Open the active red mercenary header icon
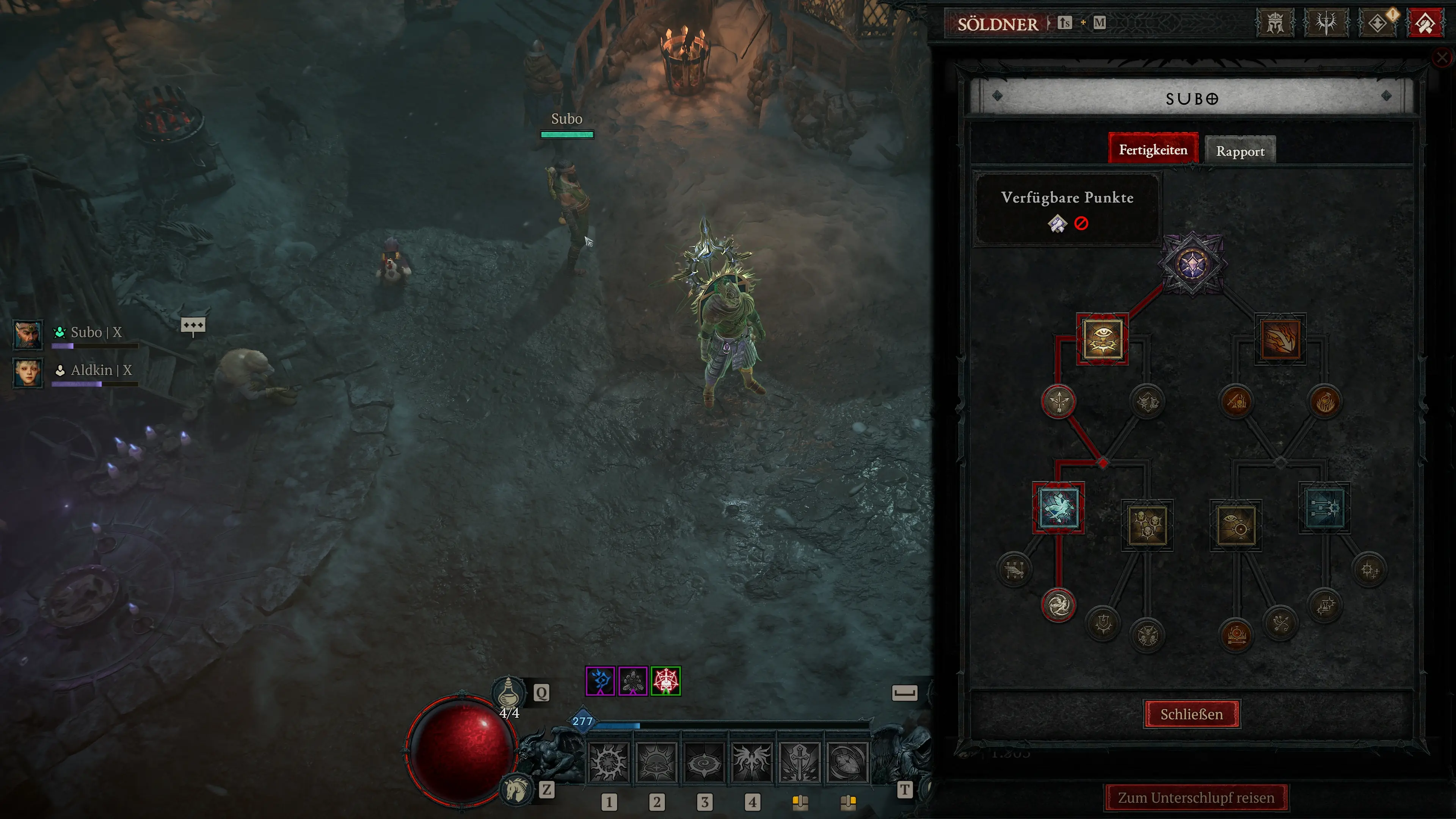This screenshot has height=819, width=1456. coord(1425,24)
